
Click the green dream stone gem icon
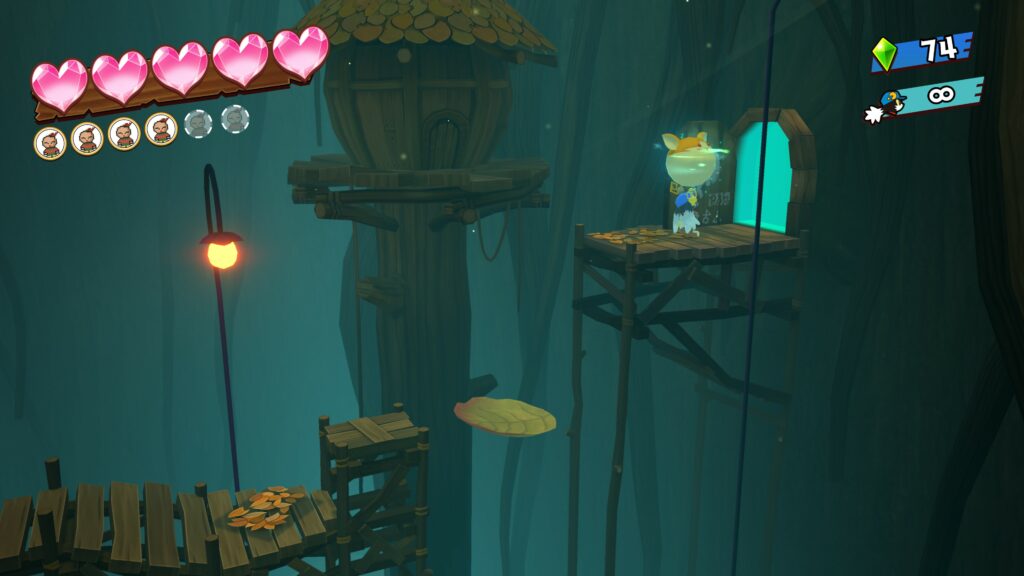pos(884,54)
